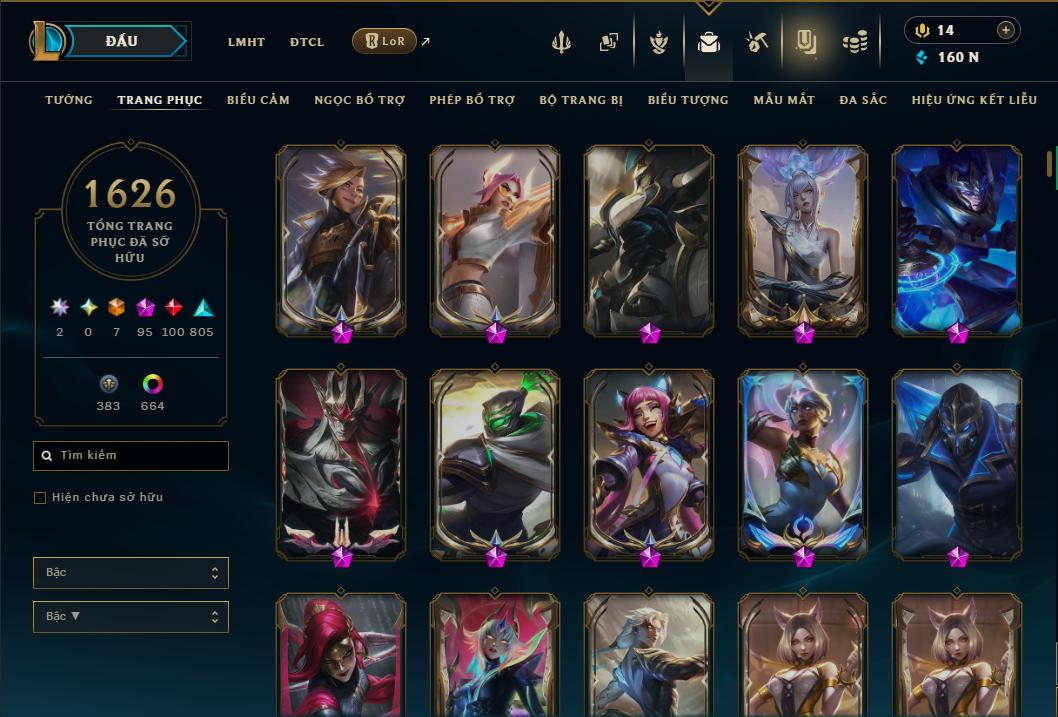Image resolution: width=1058 pixels, height=717 pixels.
Task: View the ĐA SẮC tab
Action: tap(863, 100)
